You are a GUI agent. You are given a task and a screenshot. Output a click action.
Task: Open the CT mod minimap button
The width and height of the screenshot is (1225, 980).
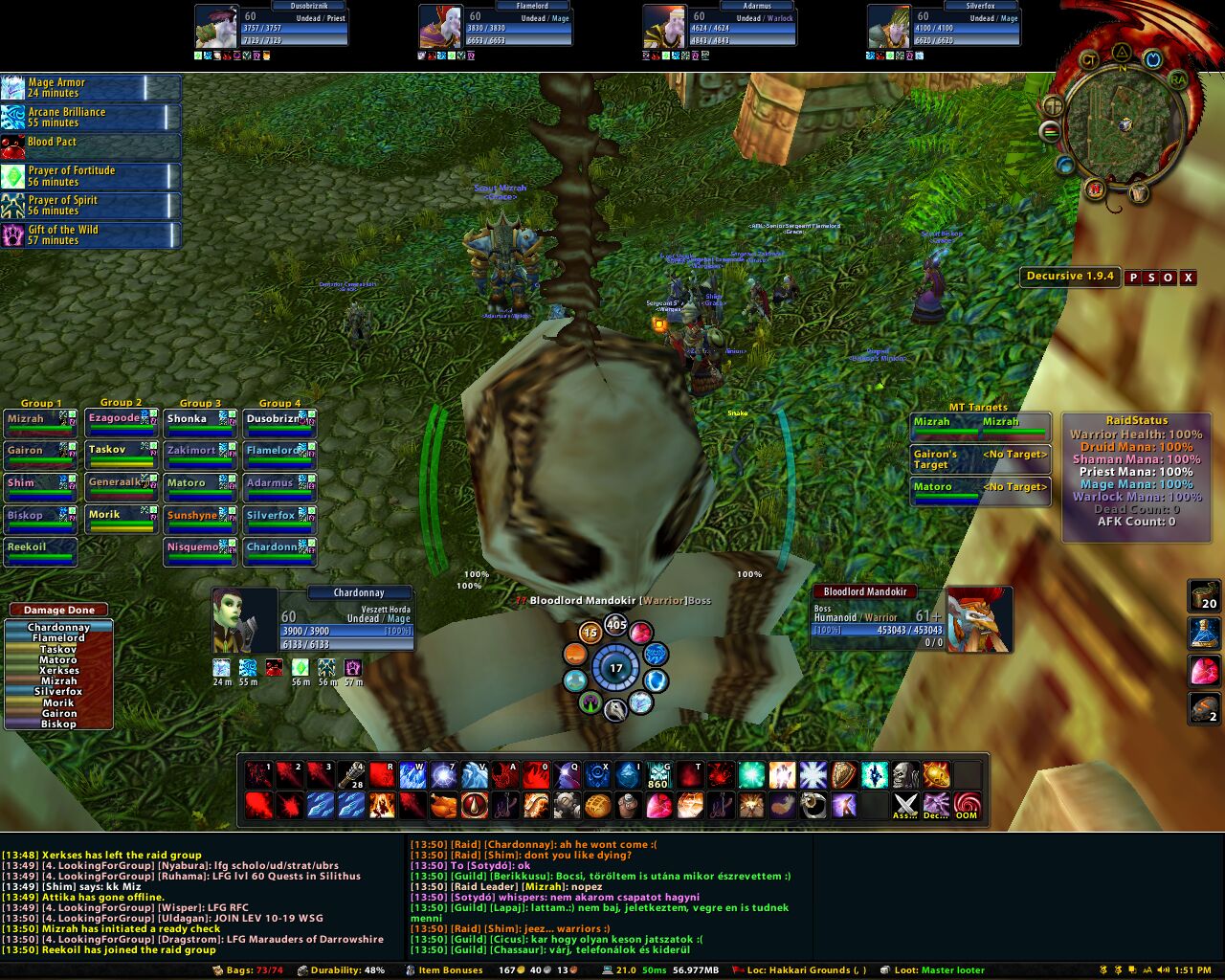(x=1088, y=60)
